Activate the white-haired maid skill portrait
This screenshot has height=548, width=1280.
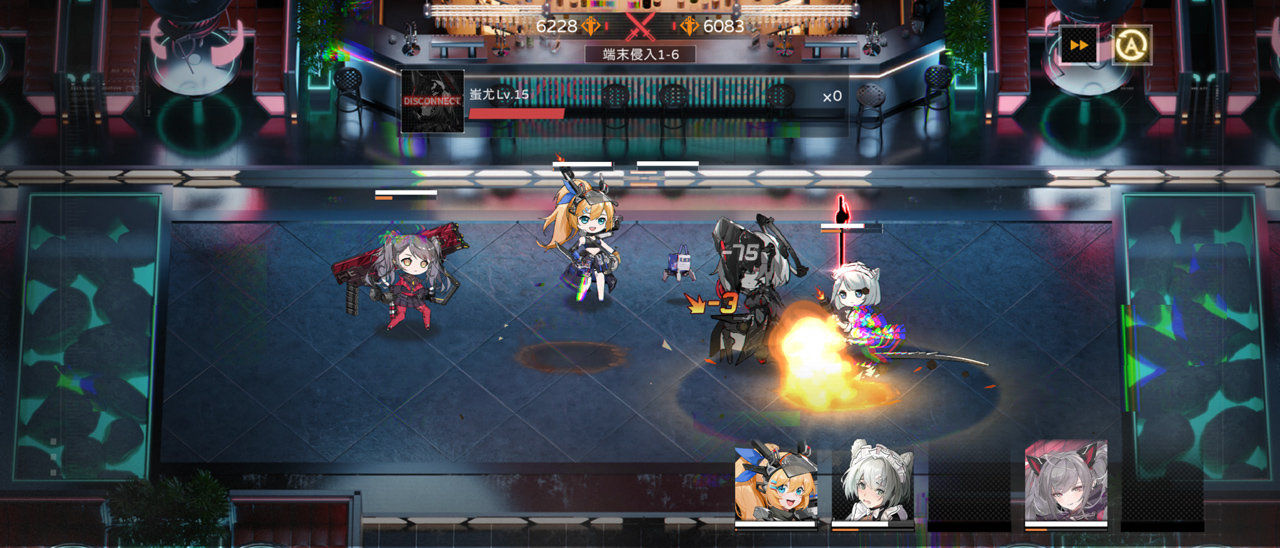(872, 484)
